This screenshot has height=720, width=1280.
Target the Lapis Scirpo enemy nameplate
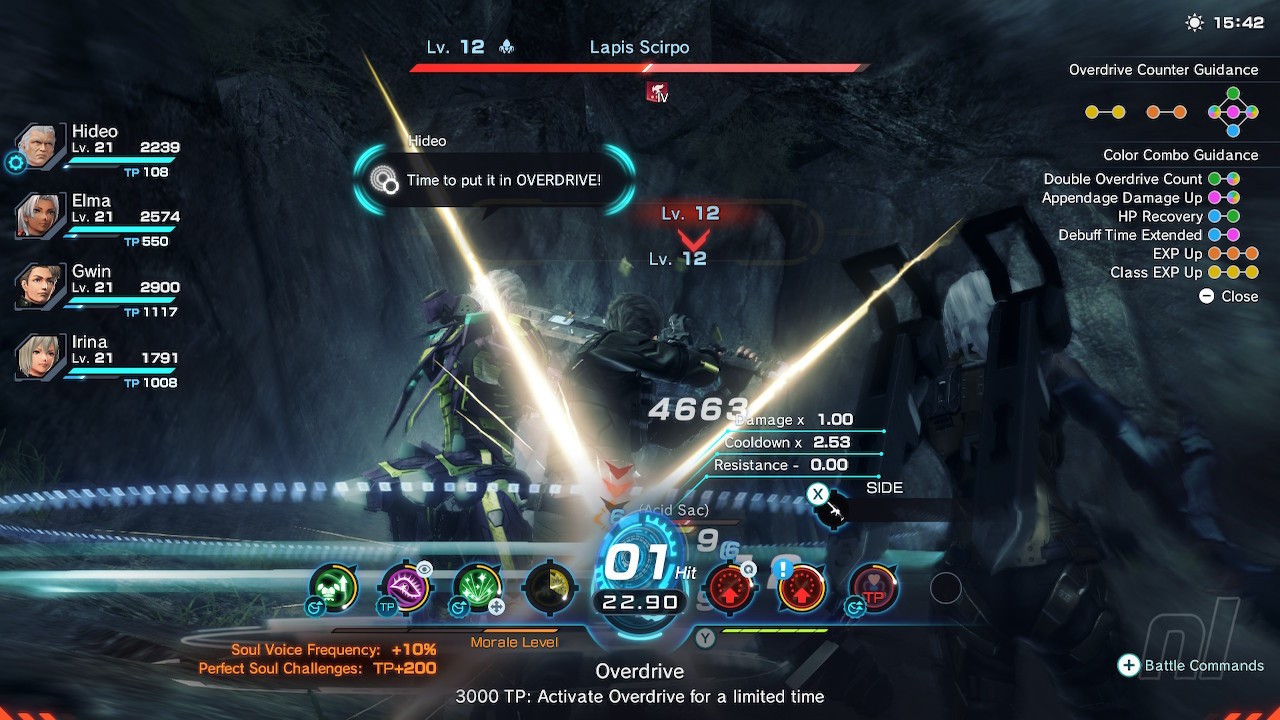(x=639, y=47)
